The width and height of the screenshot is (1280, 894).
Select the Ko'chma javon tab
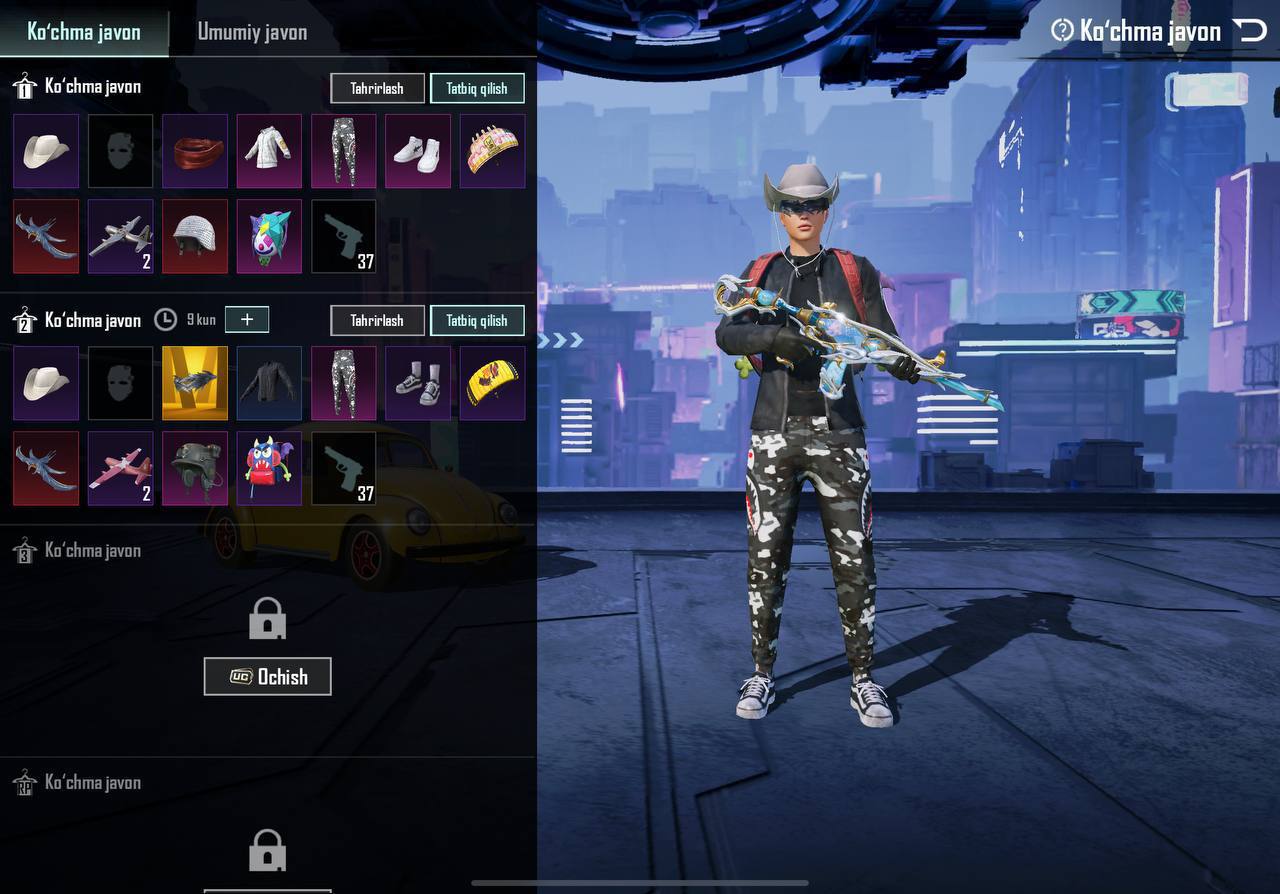click(x=84, y=32)
